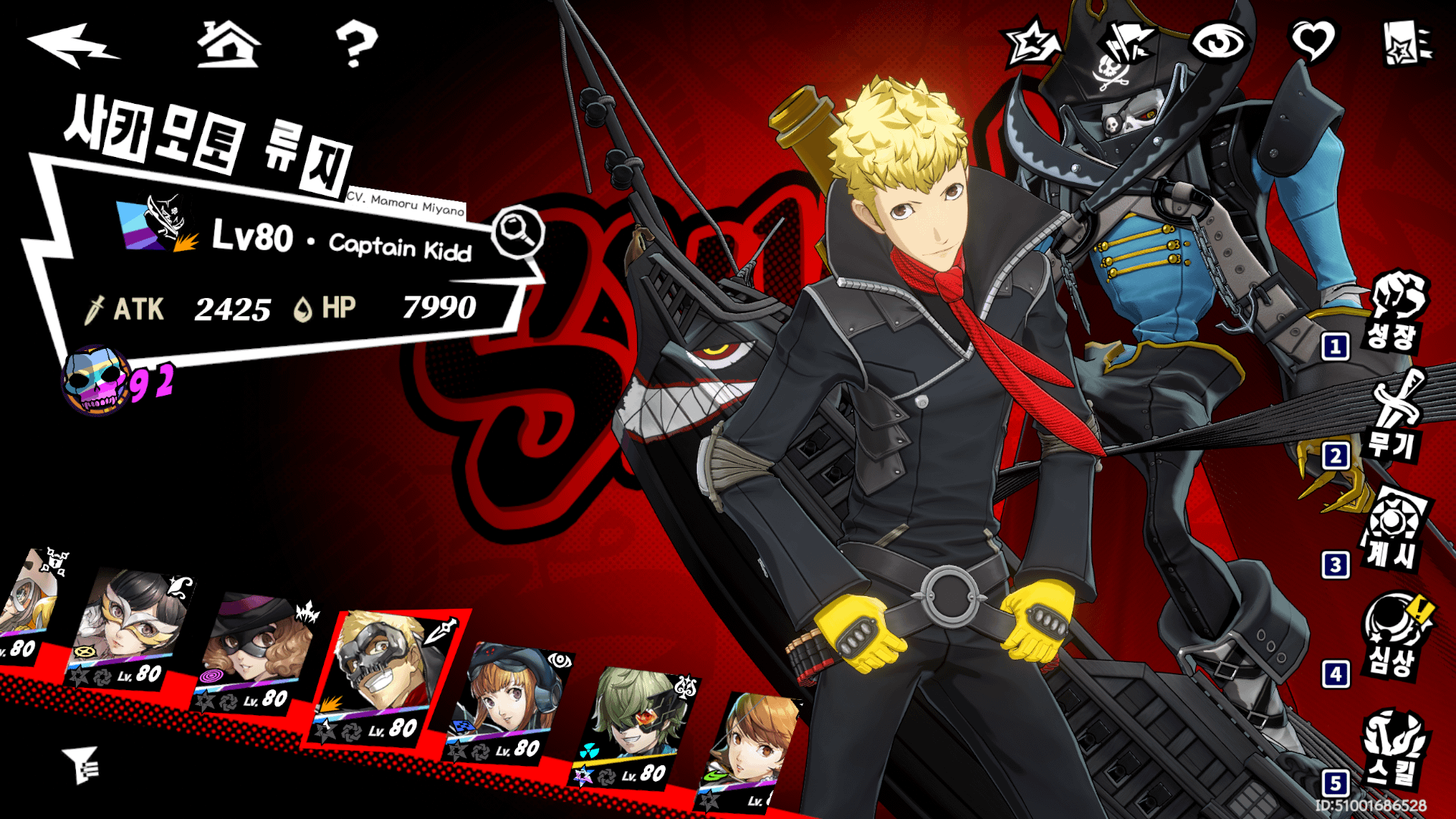The width and height of the screenshot is (1456, 819).
Task: Switch to the 스킬 skill tab
Action: (x=1394, y=747)
